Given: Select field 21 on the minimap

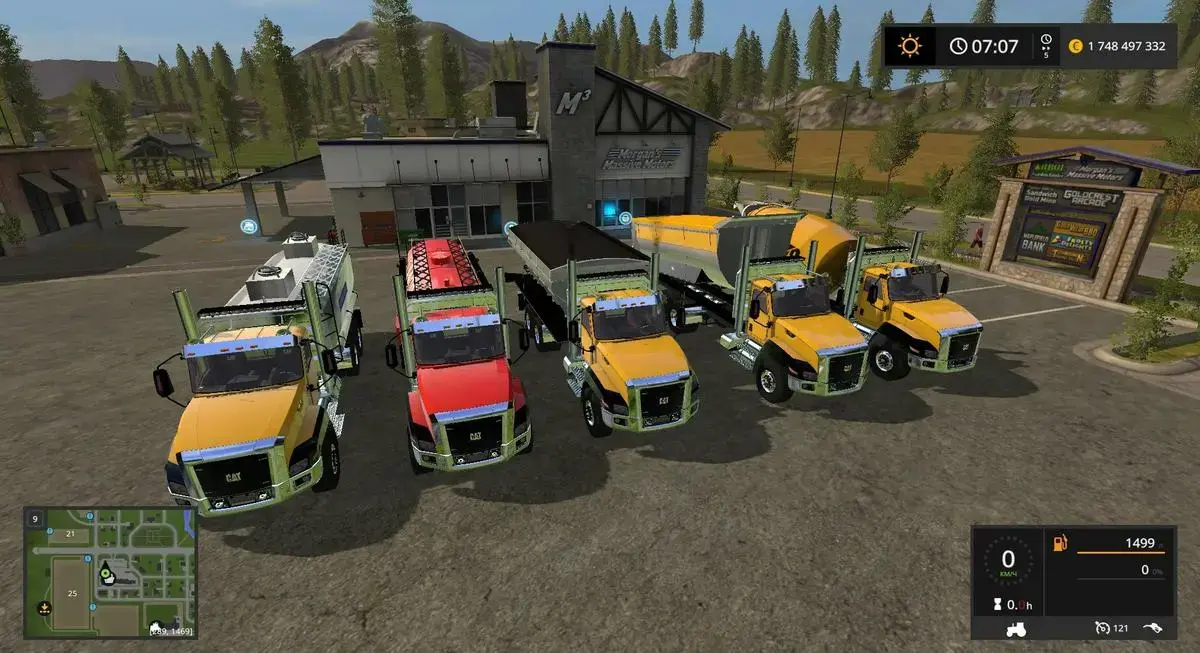Looking at the screenshot, I should click(70, 534).
